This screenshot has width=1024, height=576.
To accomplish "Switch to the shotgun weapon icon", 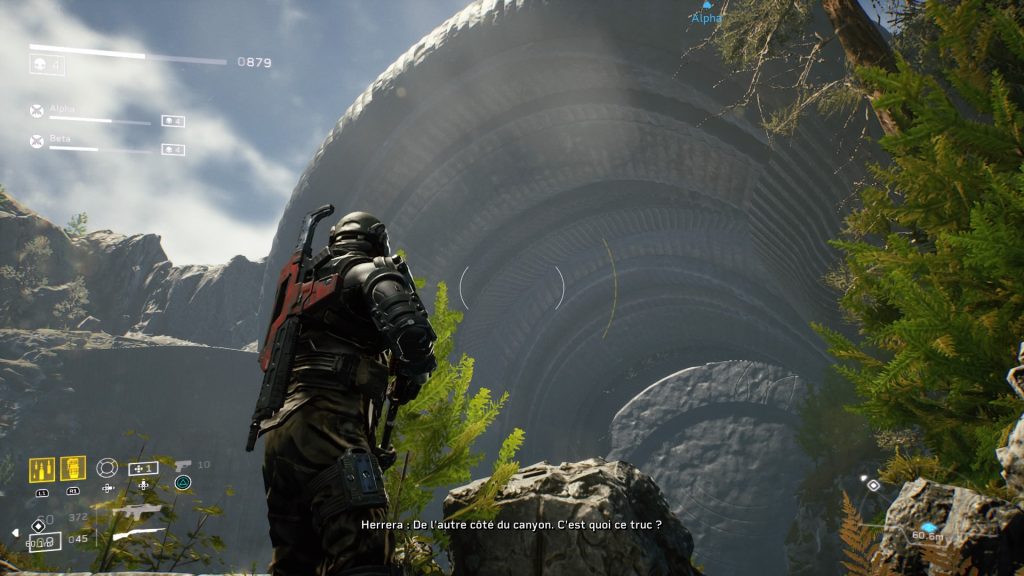I will [x=138, y=535].
